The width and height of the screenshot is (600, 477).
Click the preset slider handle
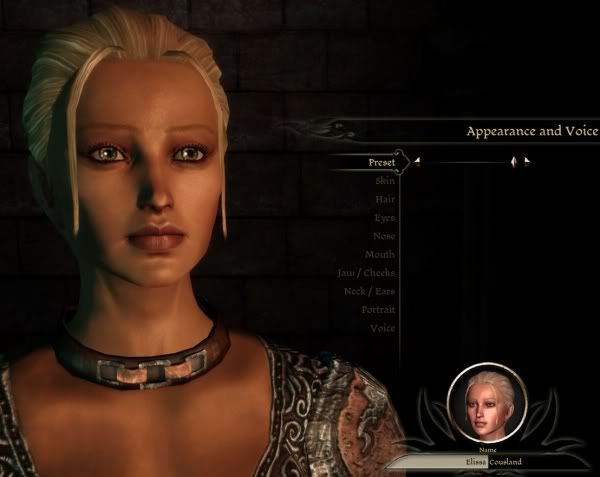(x=514, y=161)
